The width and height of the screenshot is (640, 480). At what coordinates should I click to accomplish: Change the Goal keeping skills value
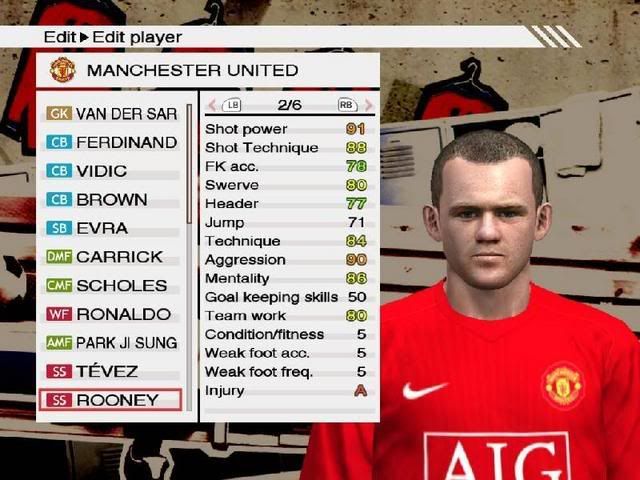click(x=356, y=297)
